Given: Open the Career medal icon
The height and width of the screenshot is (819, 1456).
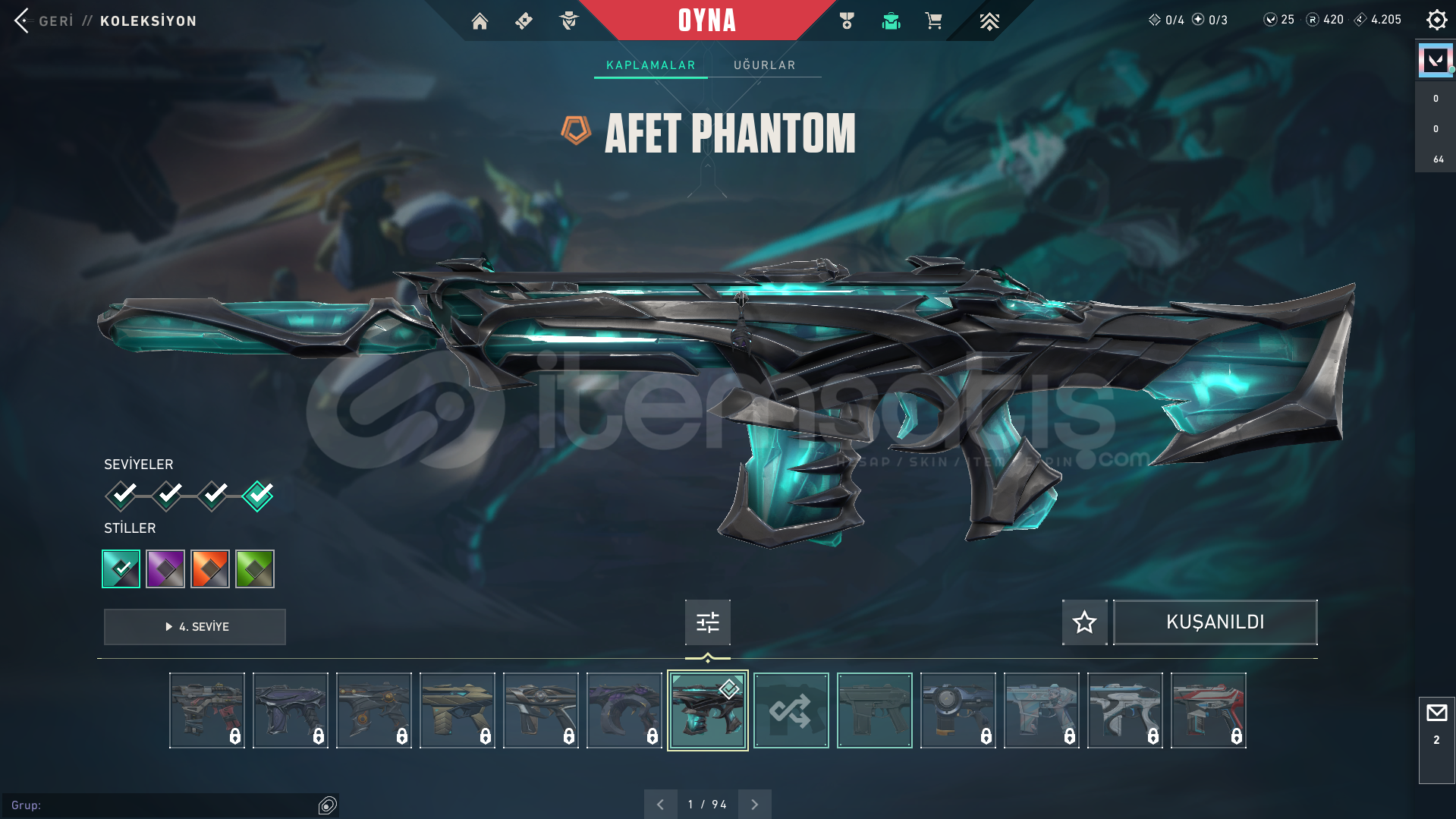Looking at the screenshot, I should pos(846,20).
